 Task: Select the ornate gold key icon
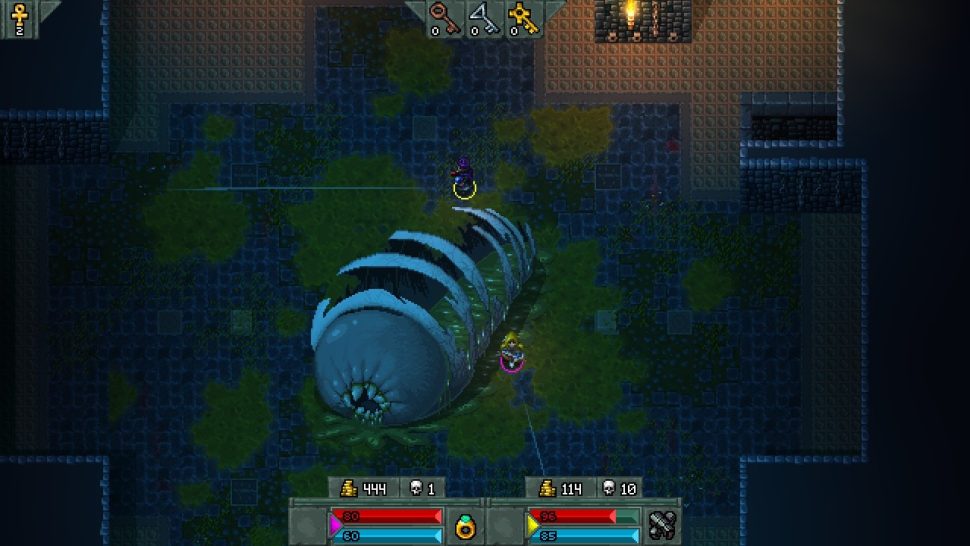click(x=520, y=15)
